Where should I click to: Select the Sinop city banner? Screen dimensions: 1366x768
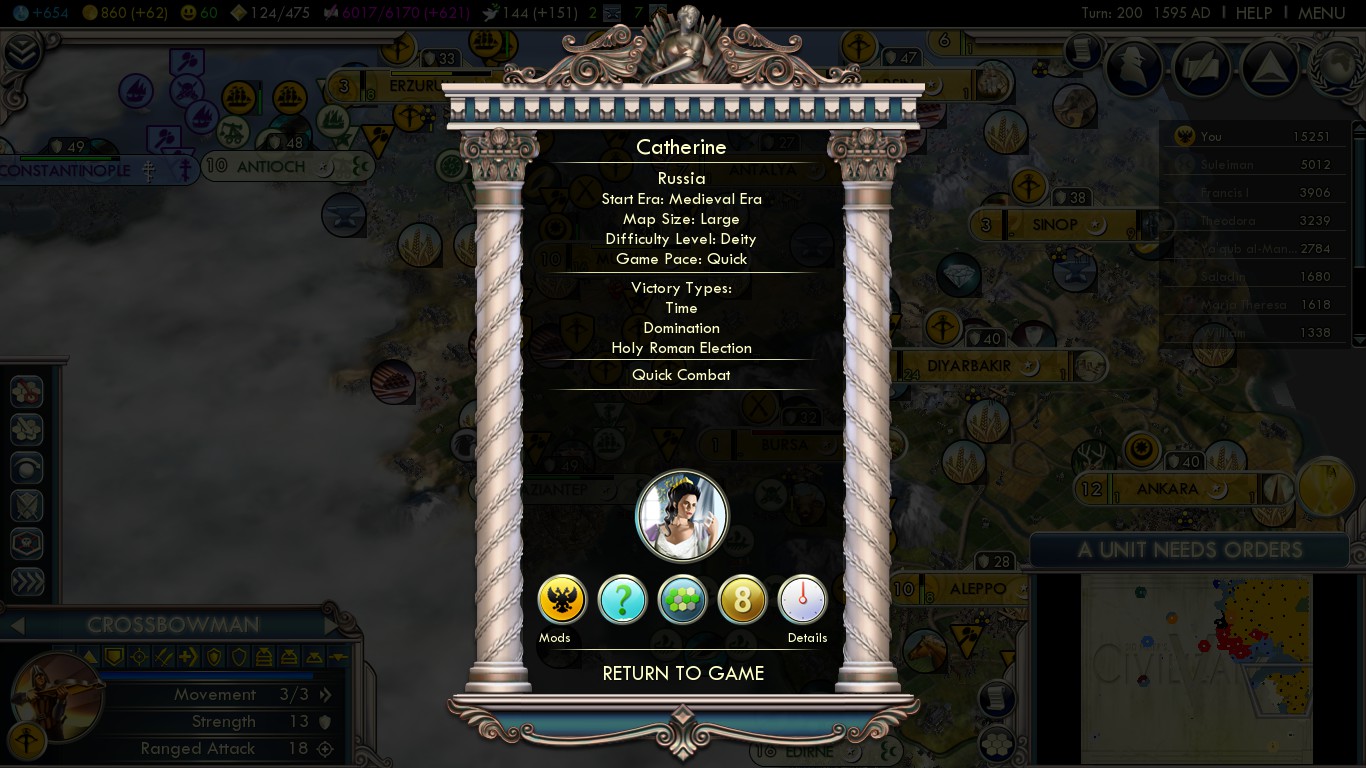point(1054,225)
